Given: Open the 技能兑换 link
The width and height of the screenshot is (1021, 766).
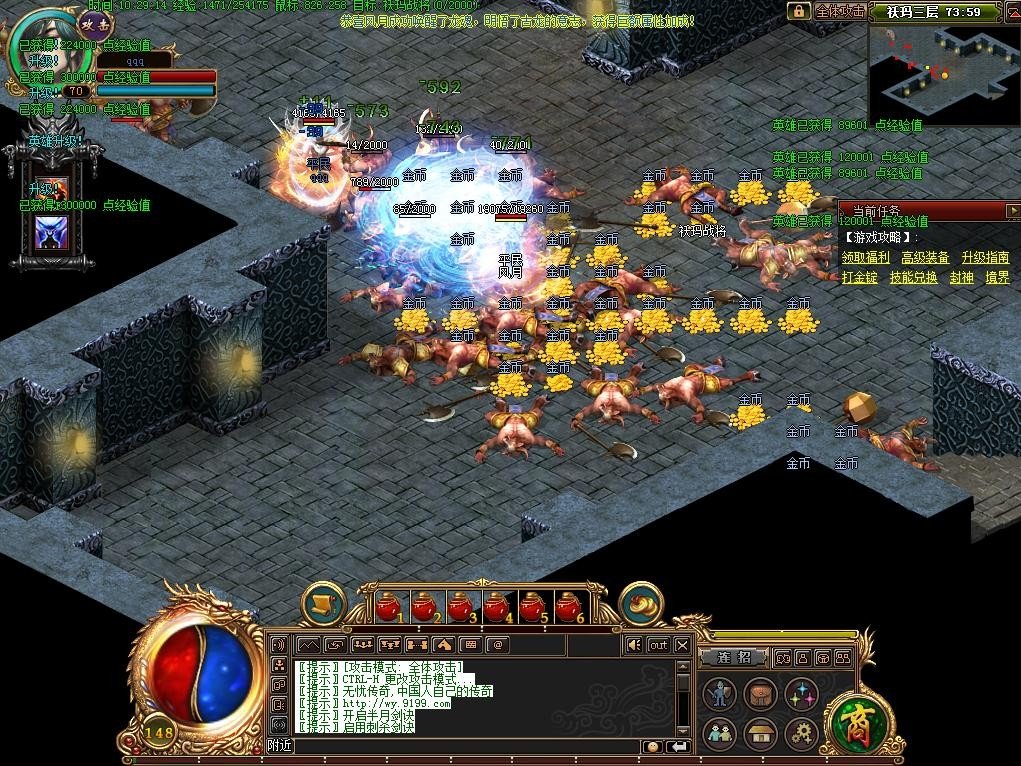Looking at the screenshot, I should coord(915,277).
